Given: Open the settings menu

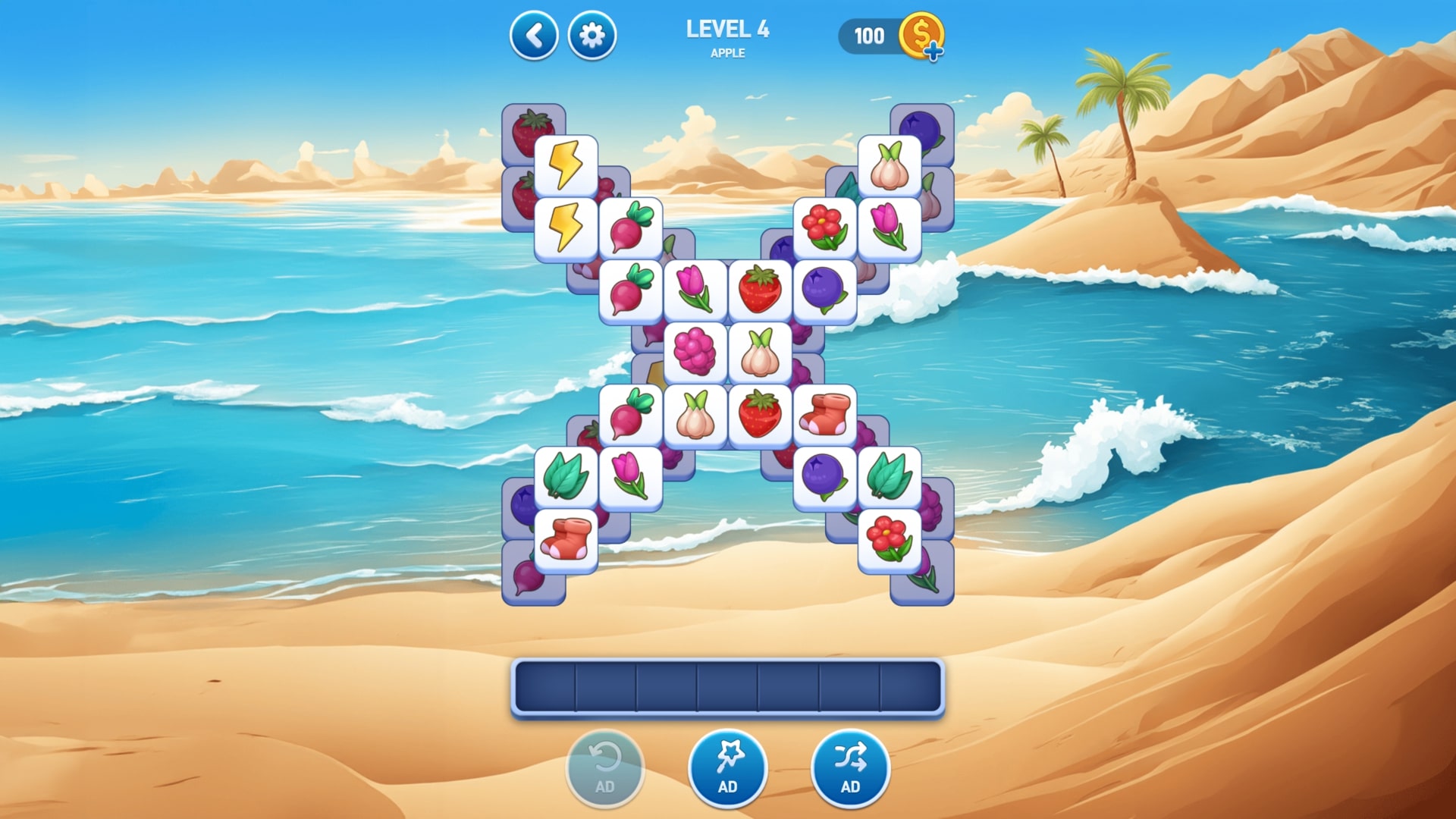Looking at the screenshot, I should 592,34.
